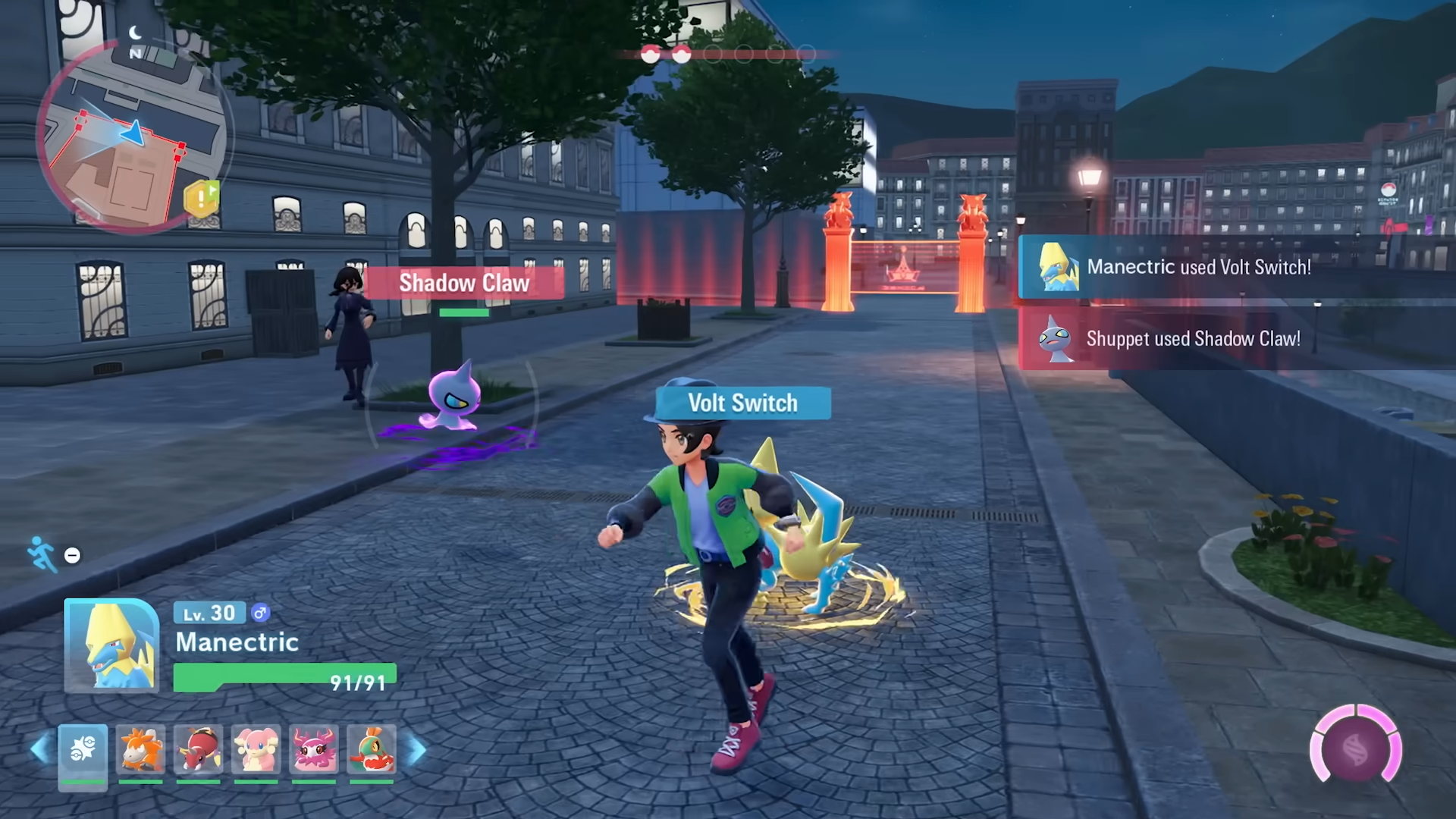The height and width of the screenshot is (819, 1456).
Task: Toggle the minus speed control beside the runner icon
Action: (73, 556)
